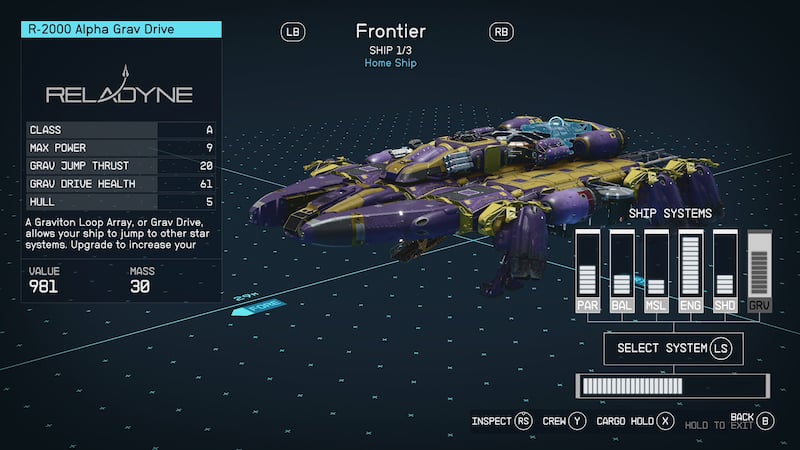The height and width of the screenshot is (450, 800).
Task: Go back from ship screen
Action: click(x=752, y=420)
